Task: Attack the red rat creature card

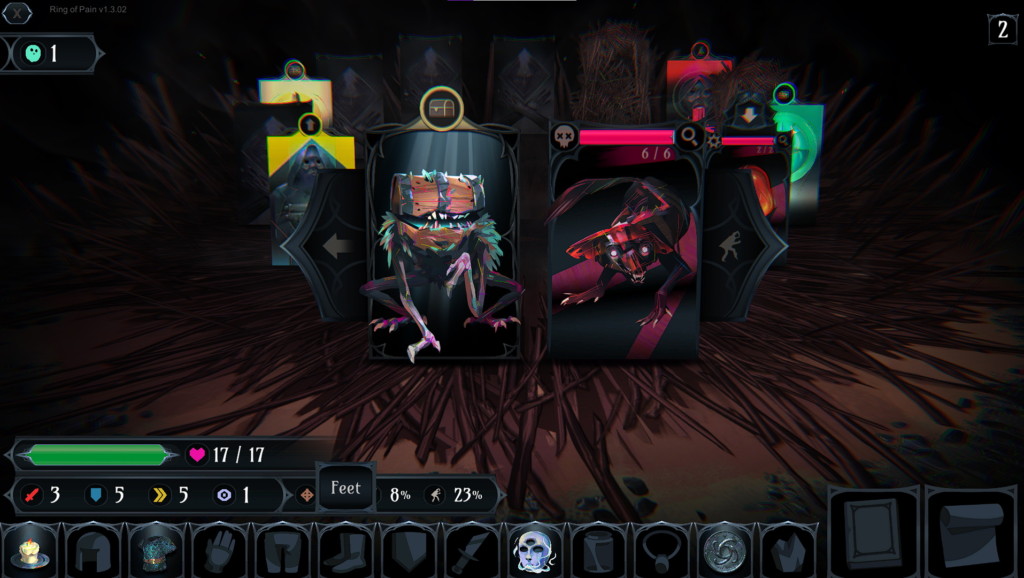Action: pyautogui.click(x=622, y=255)
